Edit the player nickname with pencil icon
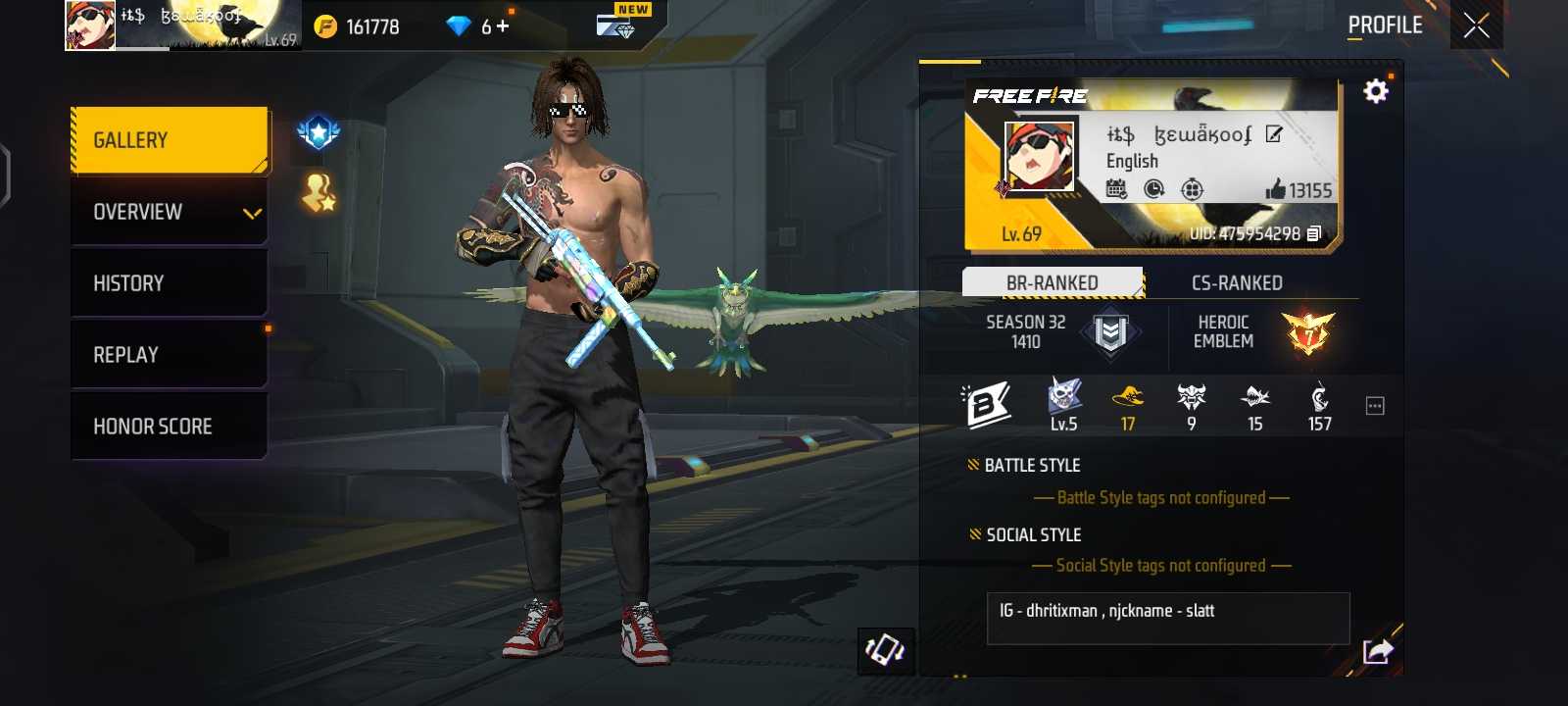The image size is (1568, 706). click(x=1273, y=134)
